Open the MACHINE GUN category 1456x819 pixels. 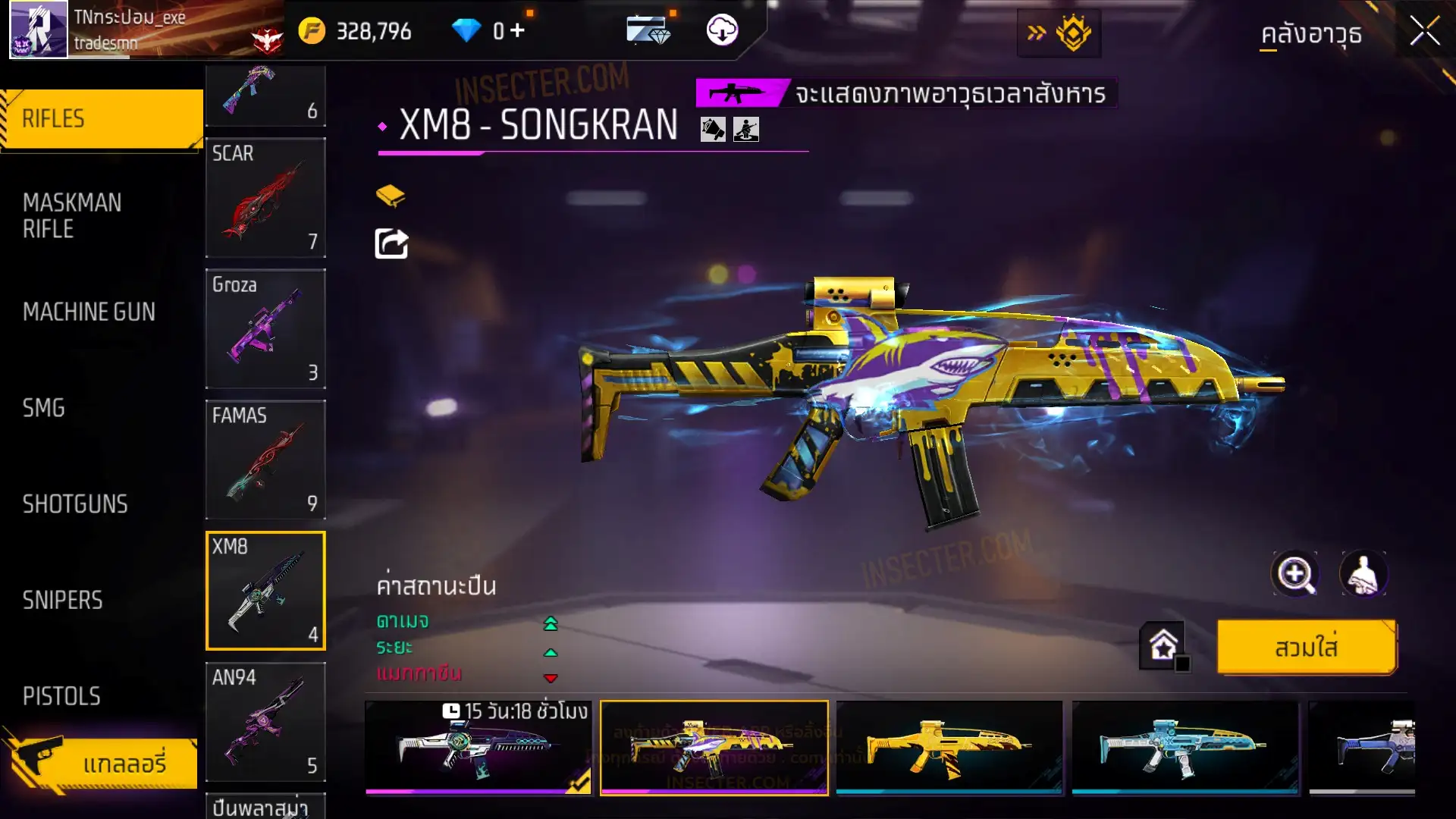tap(89, 312)
